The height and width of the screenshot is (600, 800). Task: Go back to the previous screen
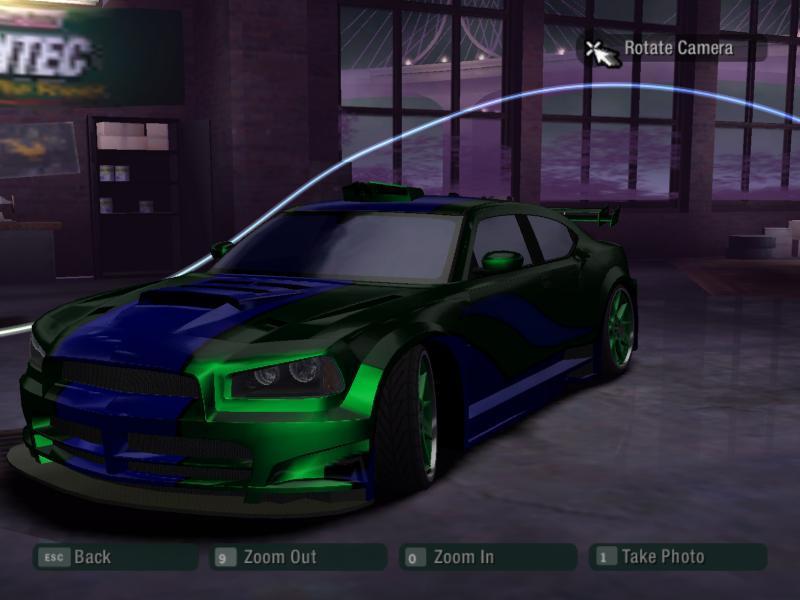click(x=91, y=557)
